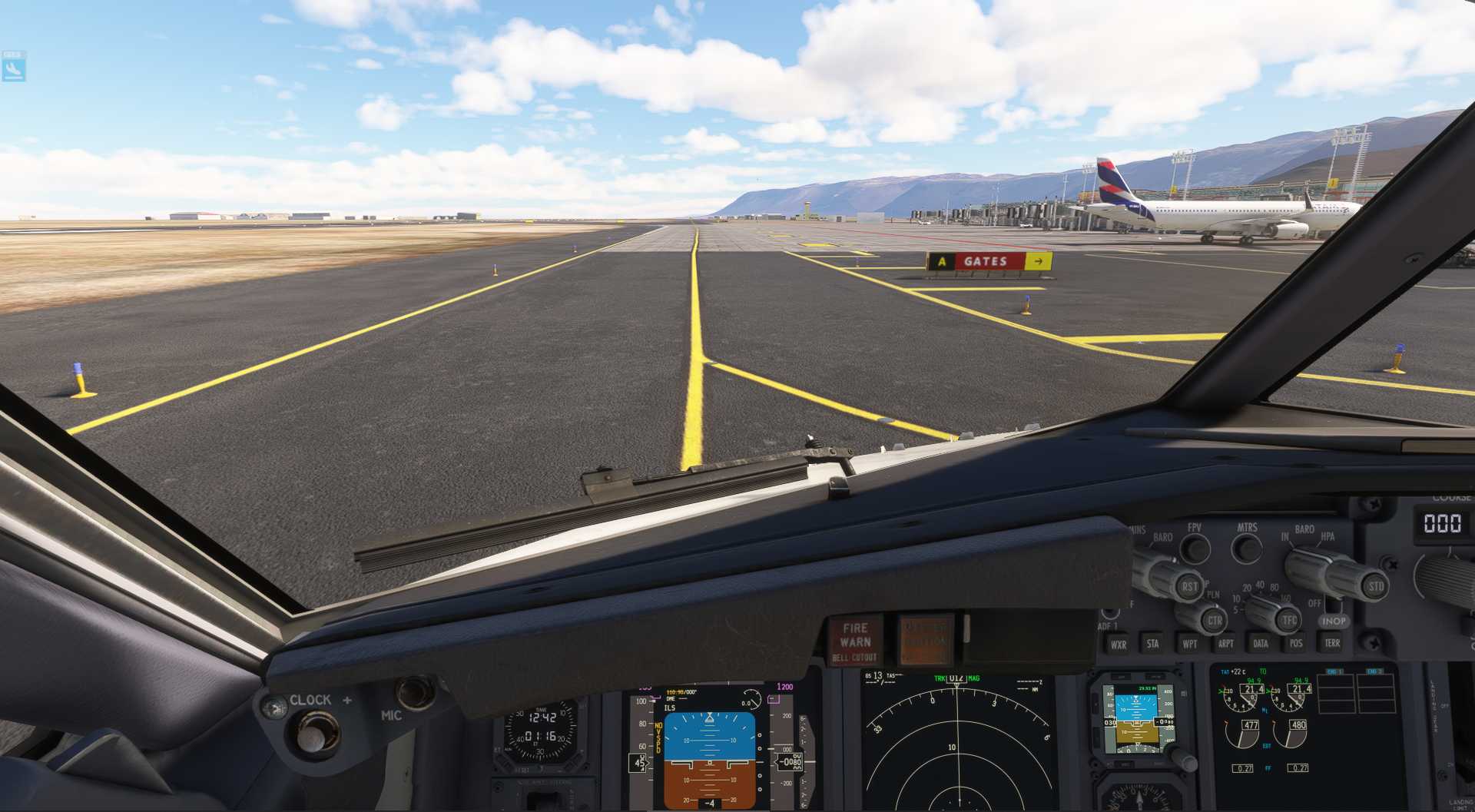Toggle the ARPT airports map button
Viewport: 1475px width, 812px height.
point(1225,644)
